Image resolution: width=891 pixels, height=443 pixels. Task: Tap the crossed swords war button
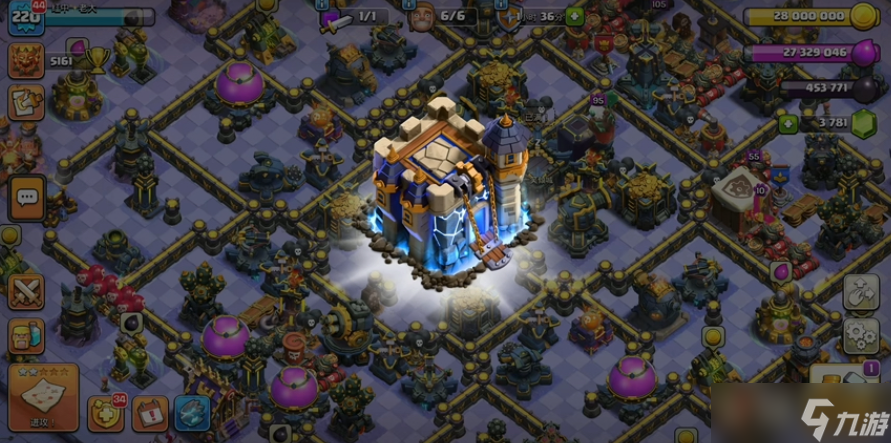click(x=25, y=291)
